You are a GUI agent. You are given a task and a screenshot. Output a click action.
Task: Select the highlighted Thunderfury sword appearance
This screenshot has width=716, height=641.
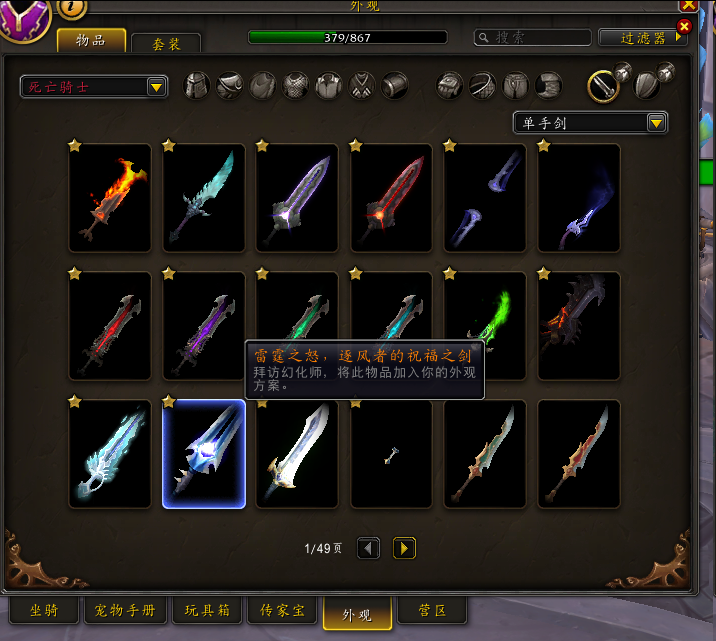click(204, 454)
